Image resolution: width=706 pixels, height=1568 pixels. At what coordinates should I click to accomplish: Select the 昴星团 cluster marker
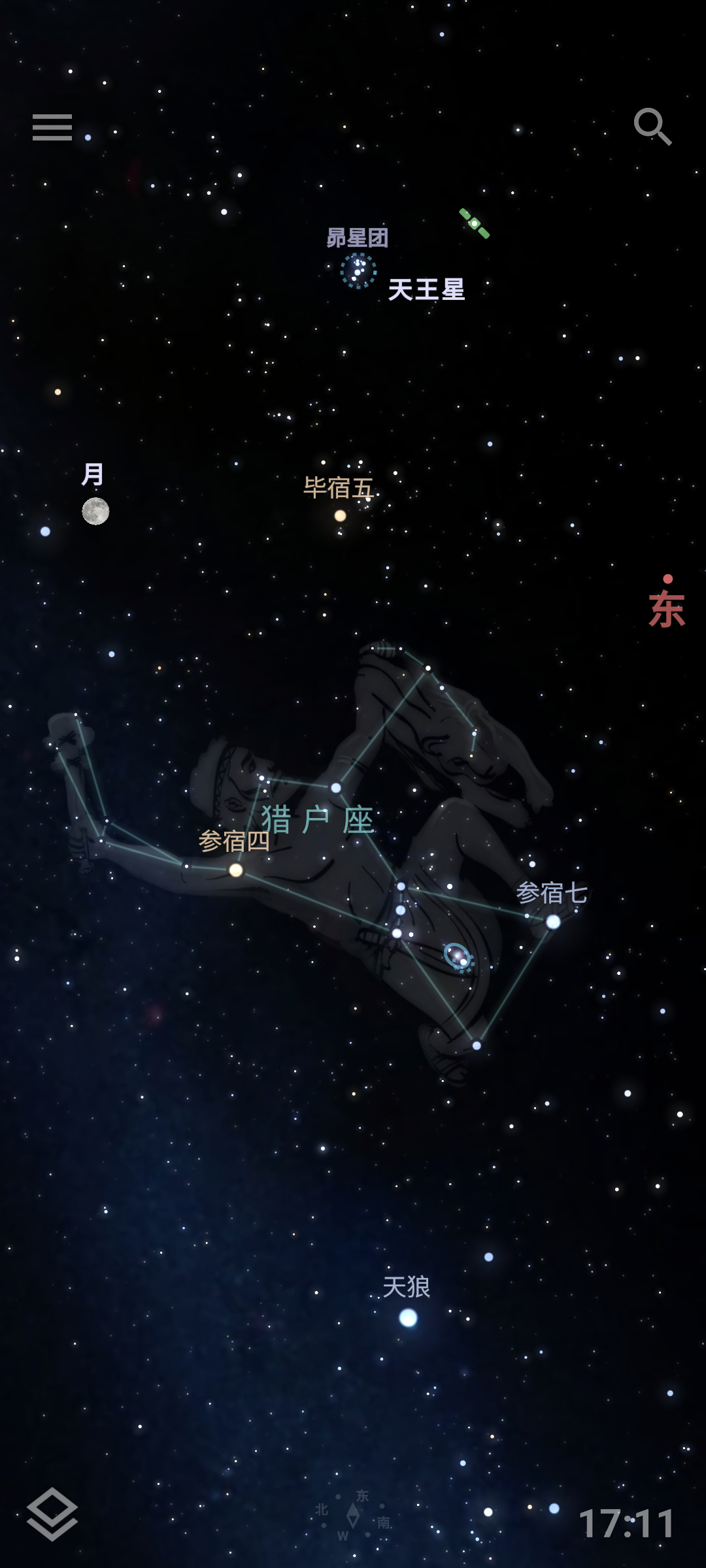(358, 270)
